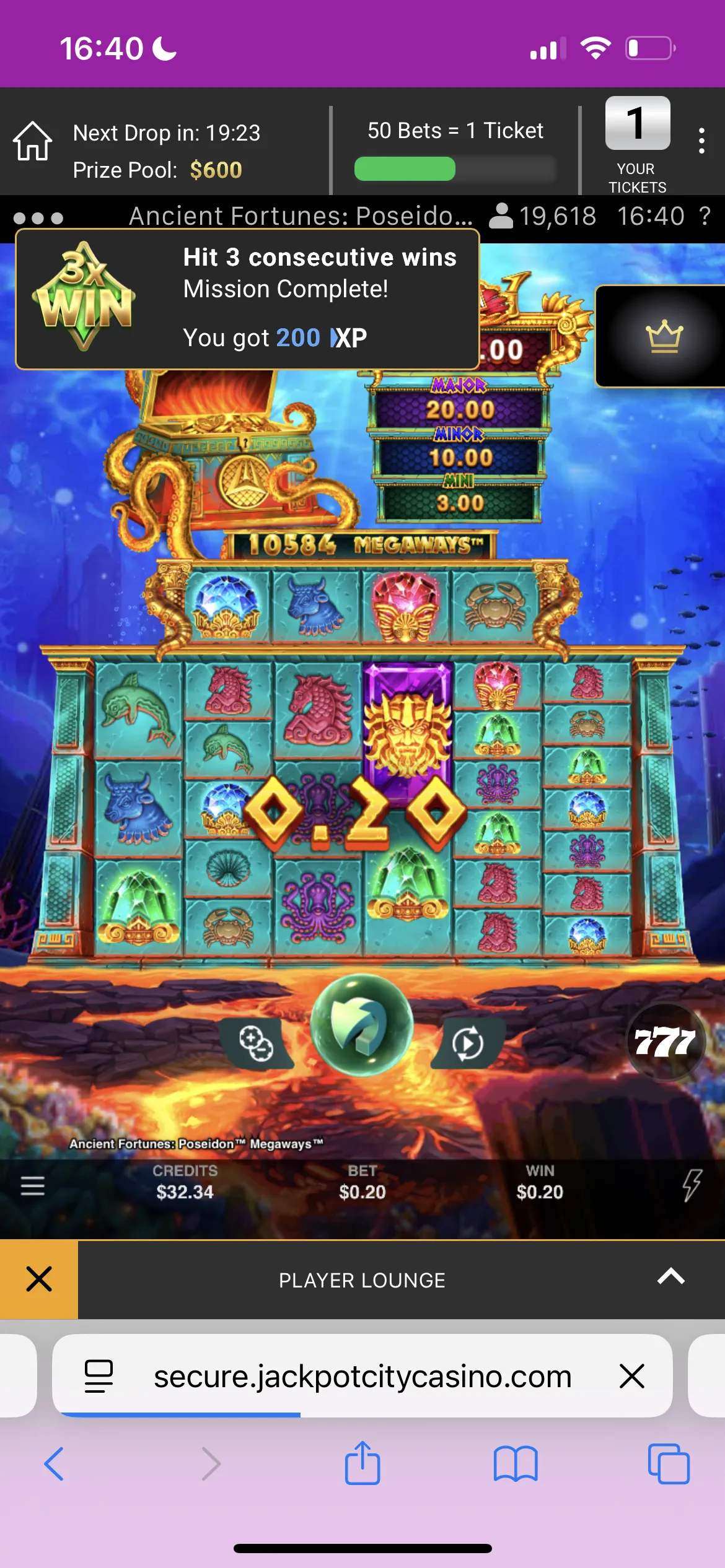This screenshot has height=1568, width=725.
Task: View your tickets counter
Action: click(x=638, y=142)
